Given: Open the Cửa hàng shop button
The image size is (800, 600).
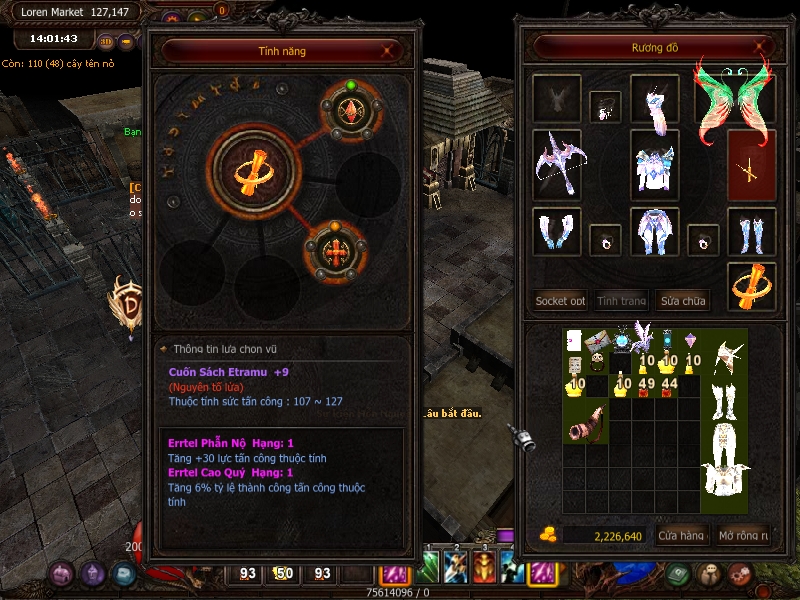Looking at the screenshot, I should tap(682, 536).
